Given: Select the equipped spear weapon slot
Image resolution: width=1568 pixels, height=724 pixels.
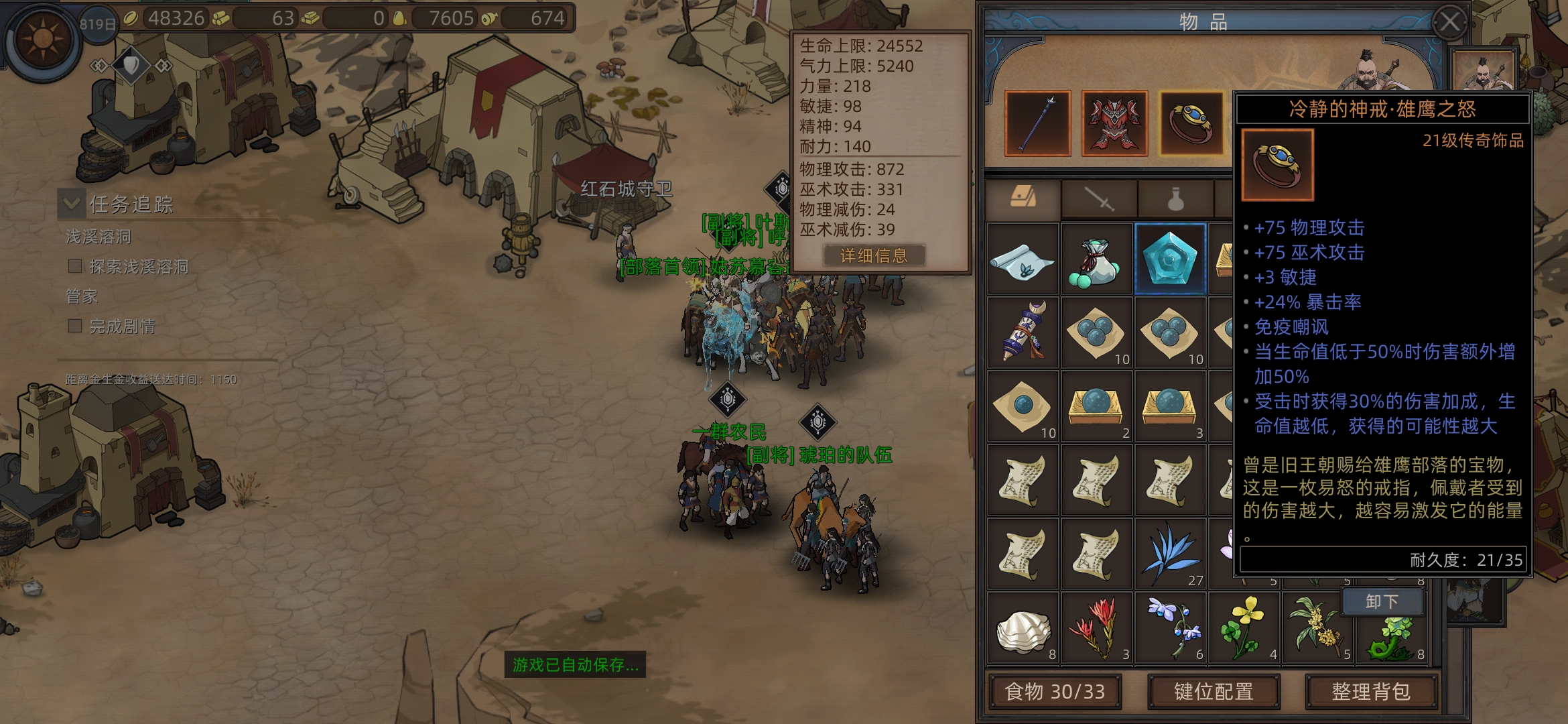Looking at the screenshot, I should 1037,123.
